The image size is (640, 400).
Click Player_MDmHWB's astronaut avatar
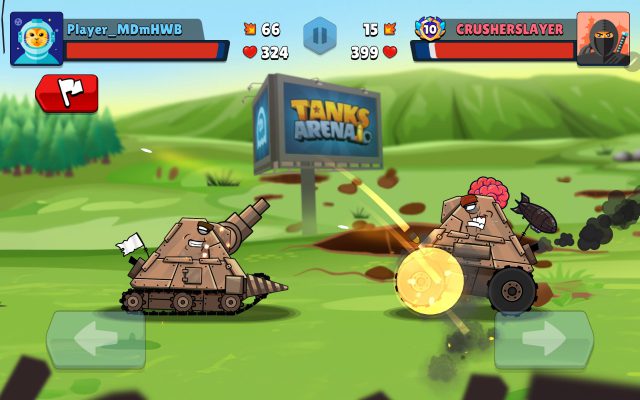tap(36, 39)
